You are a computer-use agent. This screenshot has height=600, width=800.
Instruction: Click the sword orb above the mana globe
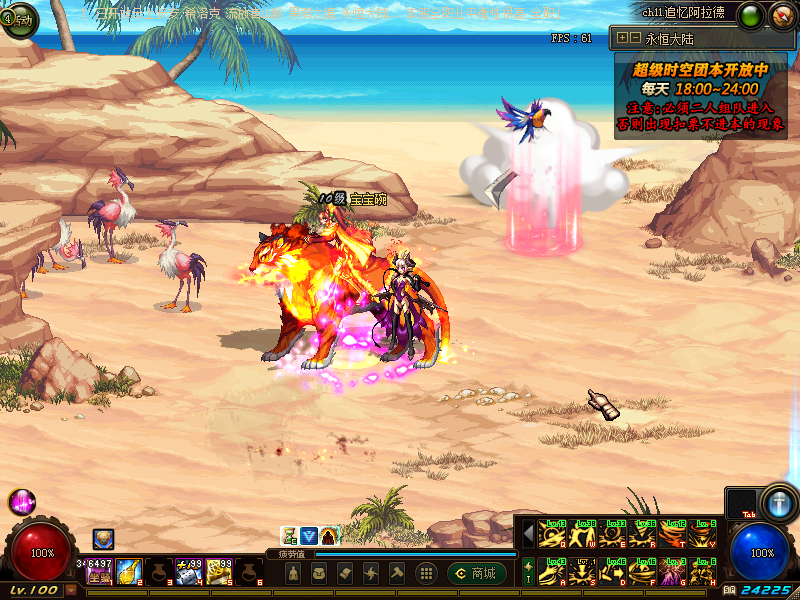(777, 501)
